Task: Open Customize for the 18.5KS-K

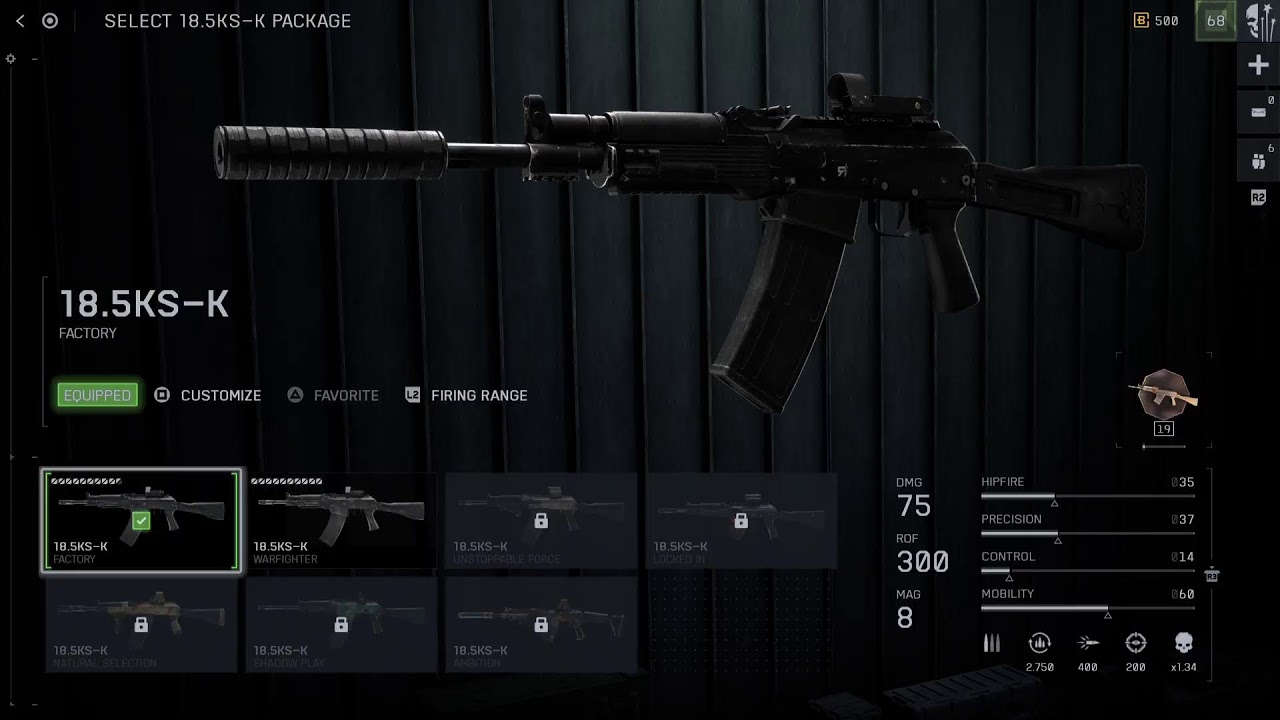Action: click(208, 395)
